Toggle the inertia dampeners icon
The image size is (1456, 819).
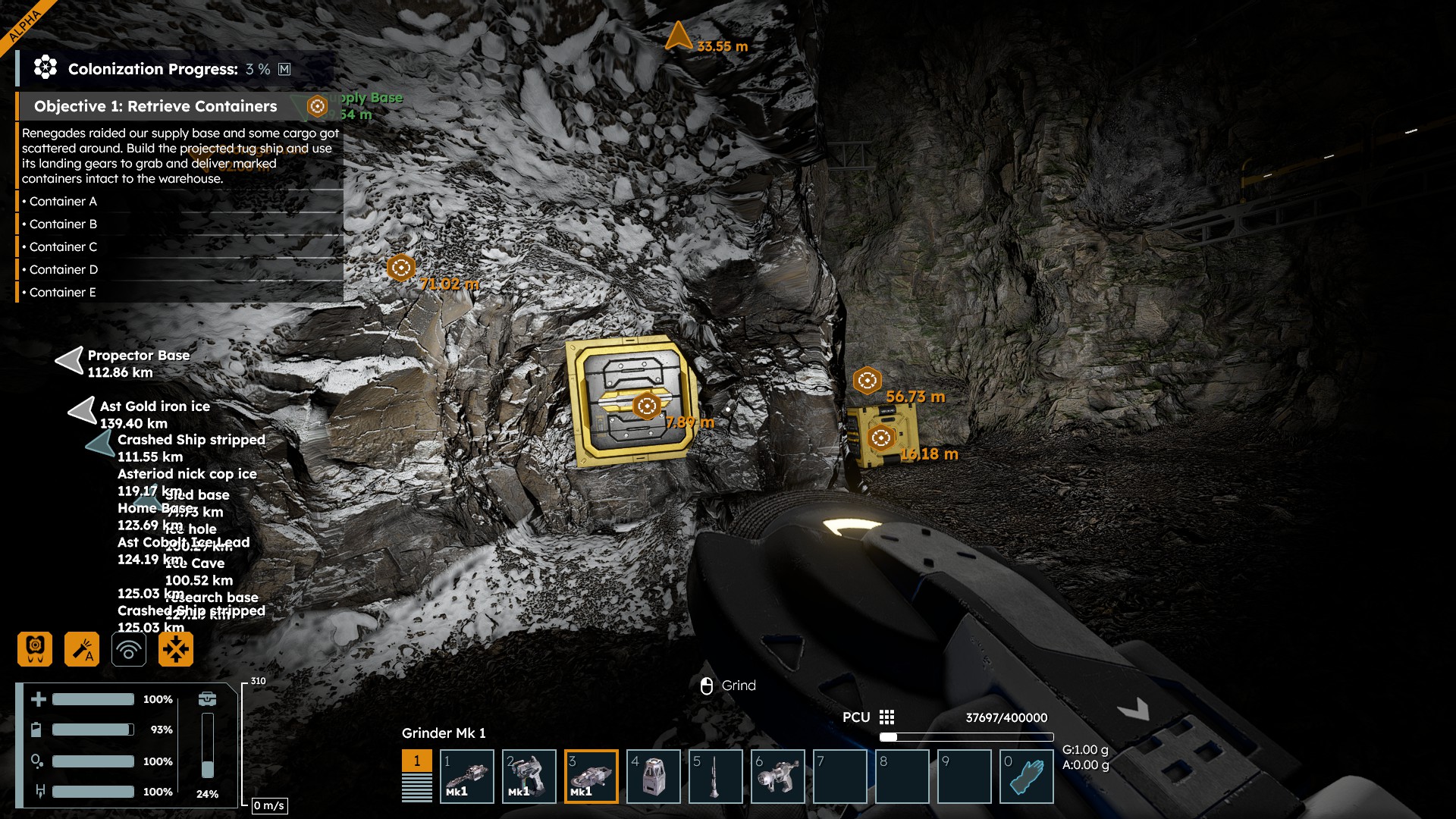pyautogui.click(x=176, y=649)
